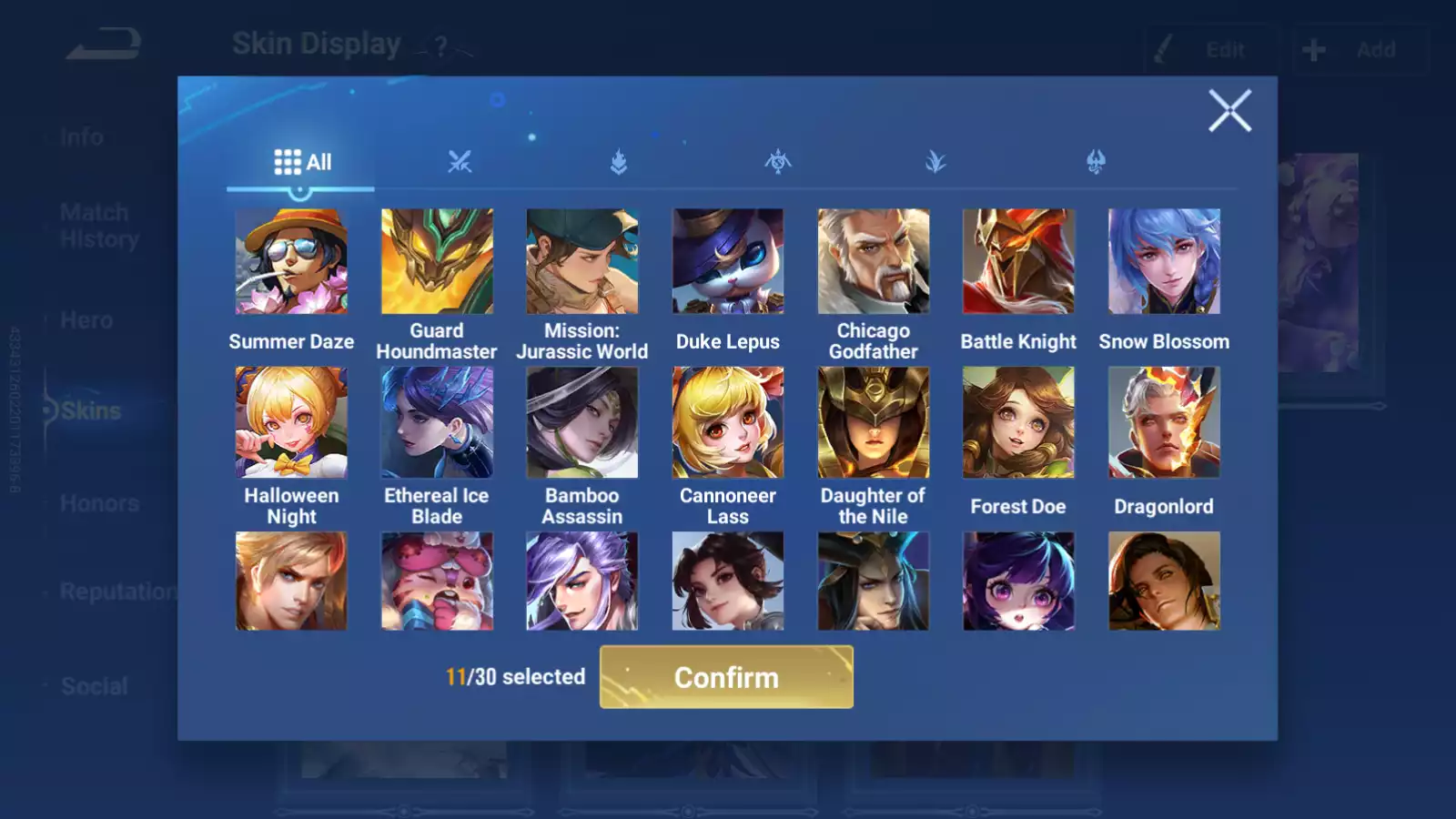The width and height of the screenshot is (1456, 819).
Task: Pick the Dragonlord skin
Action: click(1164, 422)
